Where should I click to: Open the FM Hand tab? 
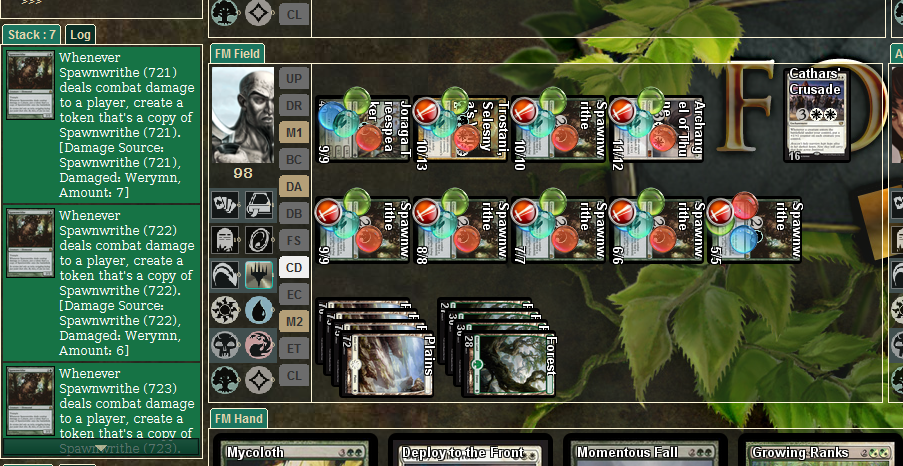tap(238, 419)
